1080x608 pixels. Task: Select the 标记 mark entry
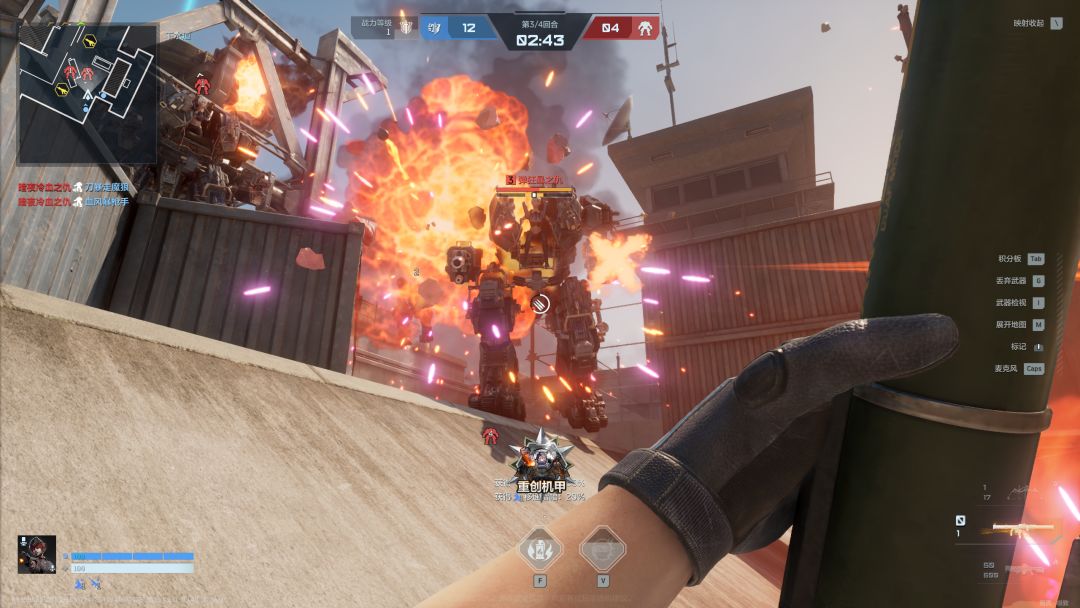click(1027, 346)
